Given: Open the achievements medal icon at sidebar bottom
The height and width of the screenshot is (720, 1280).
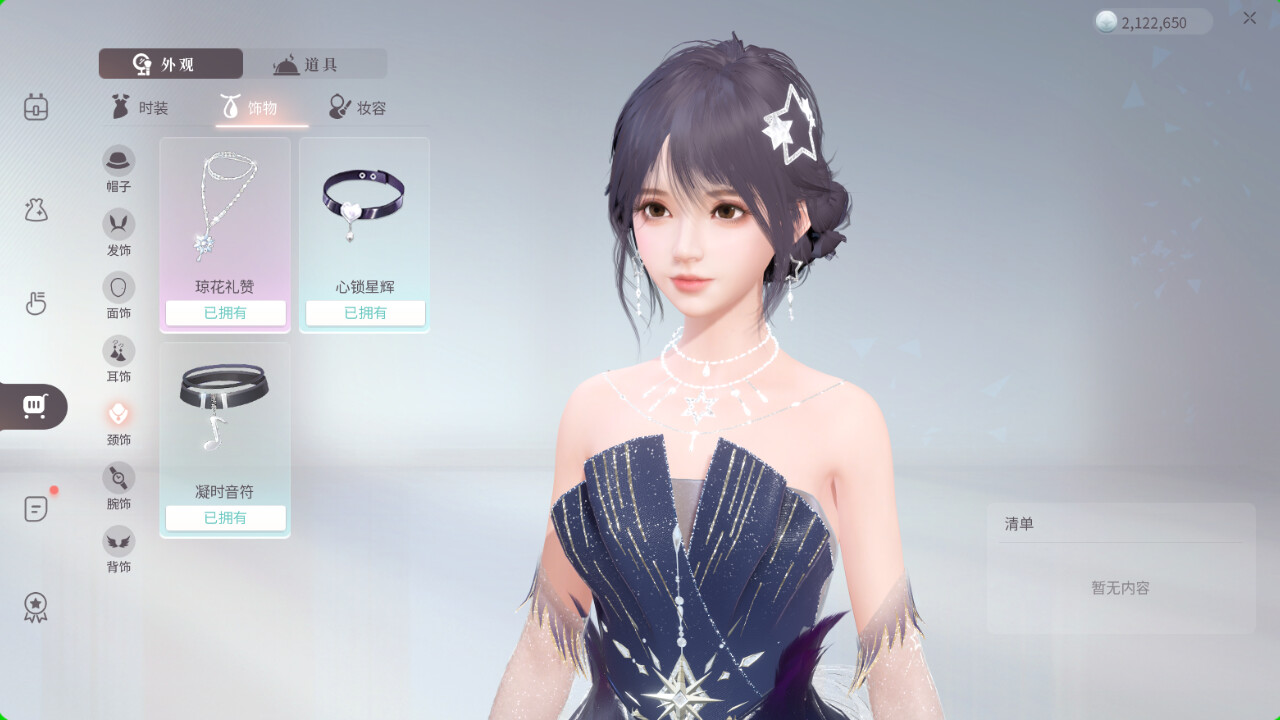Looking at the screenshot, I should click(x=36, y=606).
